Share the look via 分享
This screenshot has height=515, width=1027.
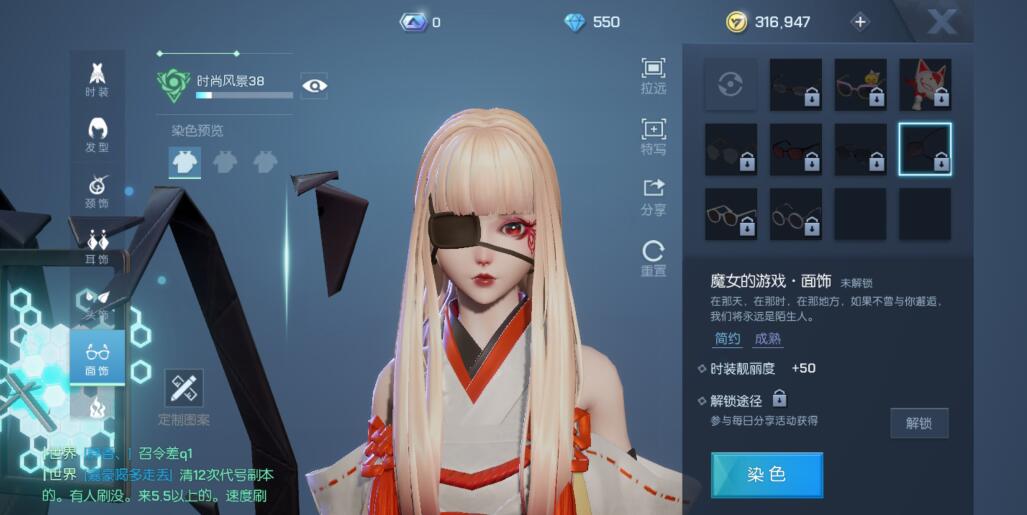653,197
